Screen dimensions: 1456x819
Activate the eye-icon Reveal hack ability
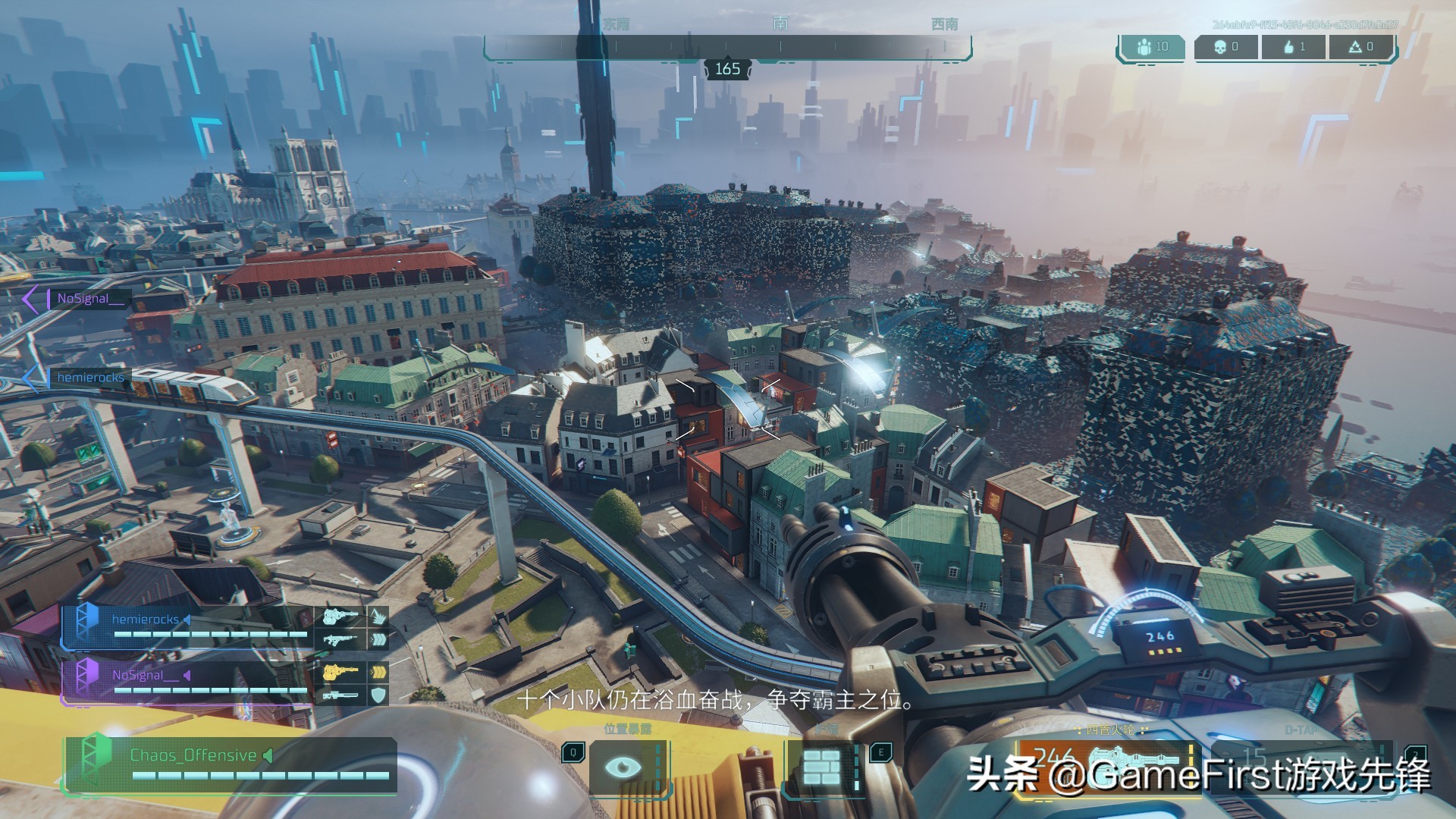point(623,767)
